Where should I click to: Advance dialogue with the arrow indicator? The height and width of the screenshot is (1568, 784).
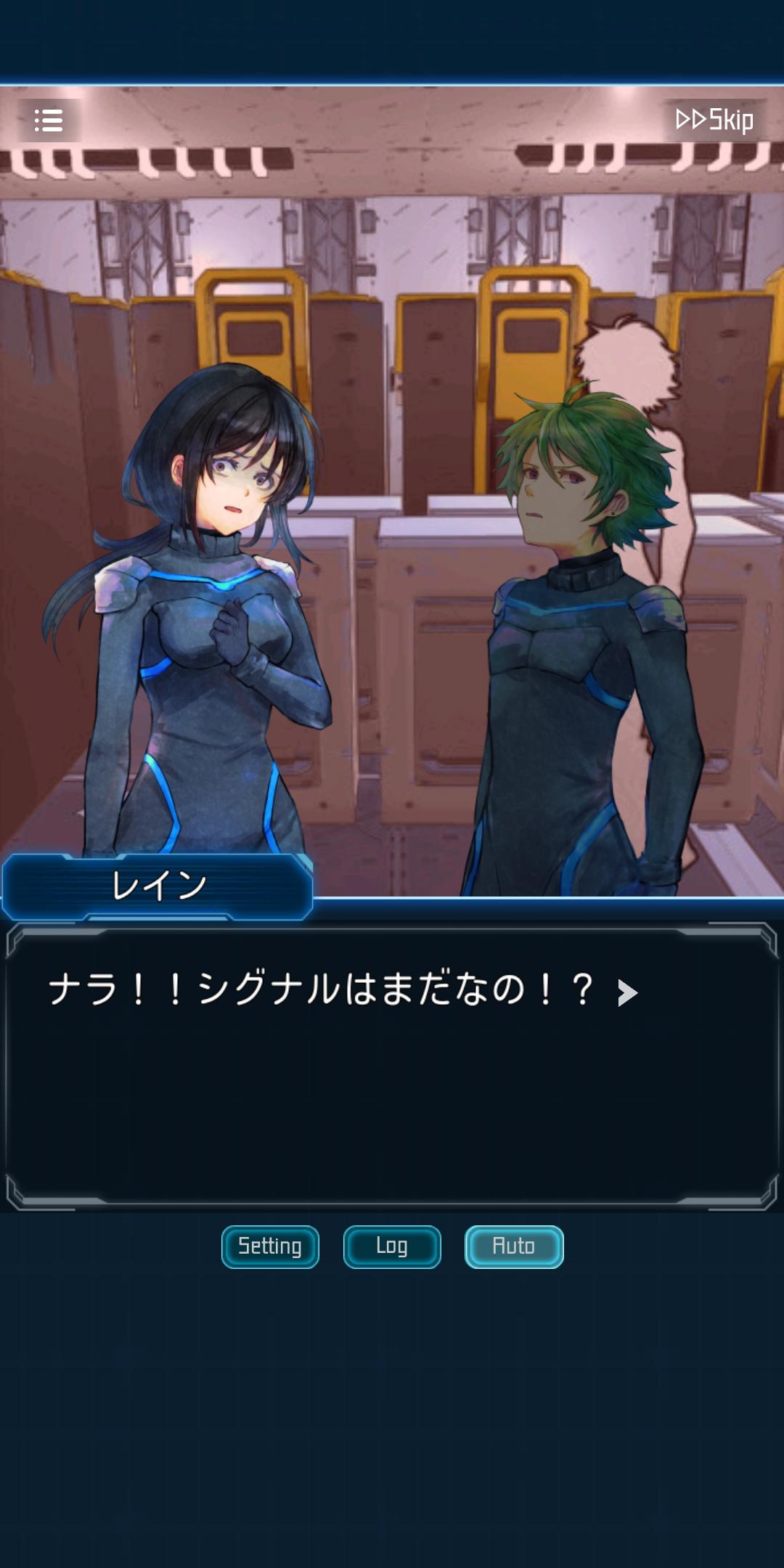pos(627,992)
